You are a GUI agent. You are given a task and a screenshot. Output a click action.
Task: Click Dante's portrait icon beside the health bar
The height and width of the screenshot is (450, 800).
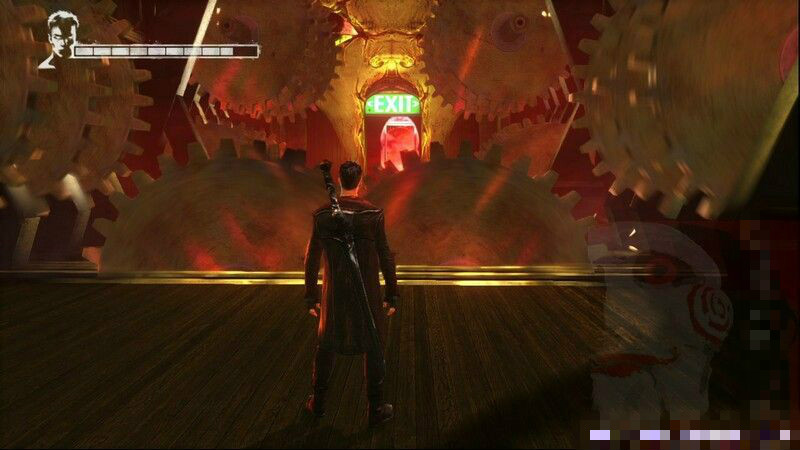click(x=57, y=40)
